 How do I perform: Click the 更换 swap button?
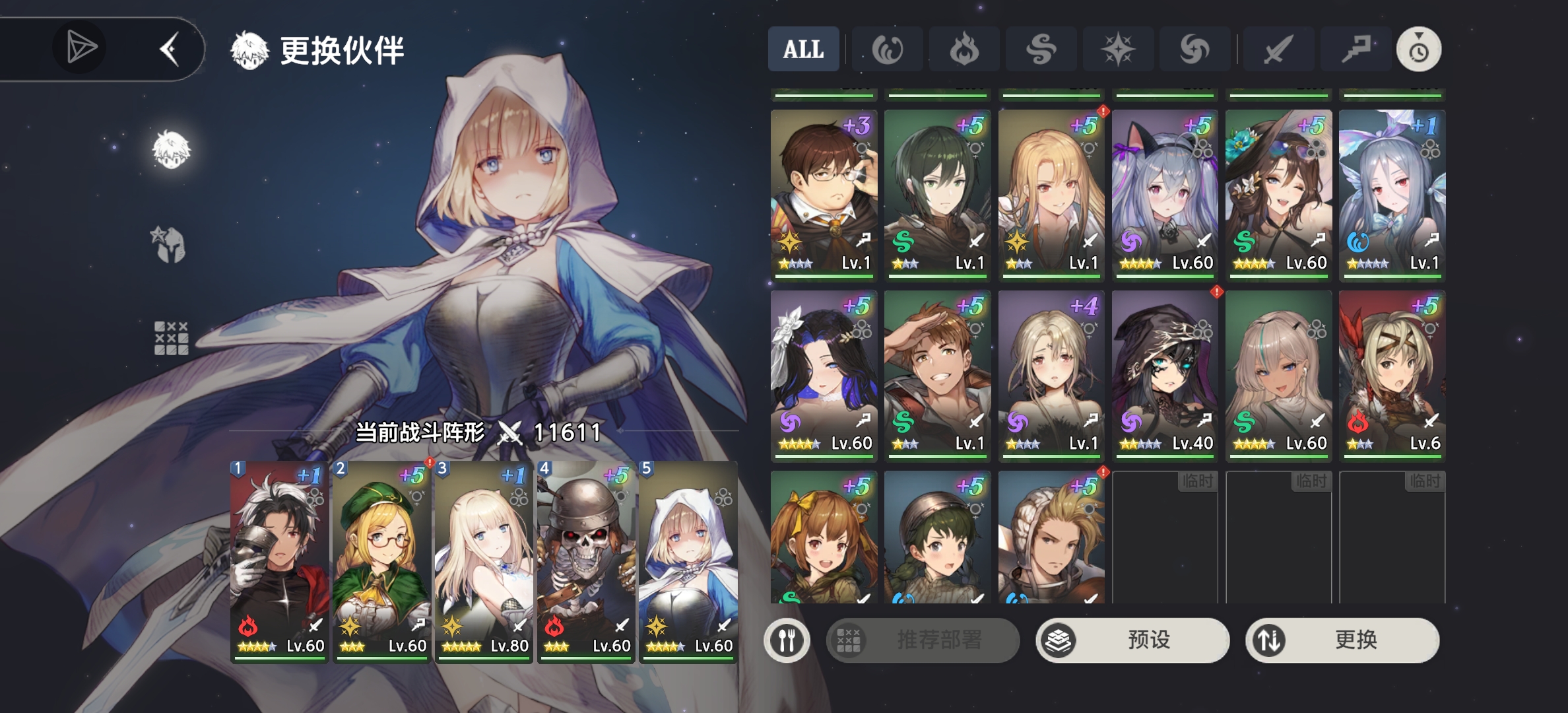(x=1342, y=640)
